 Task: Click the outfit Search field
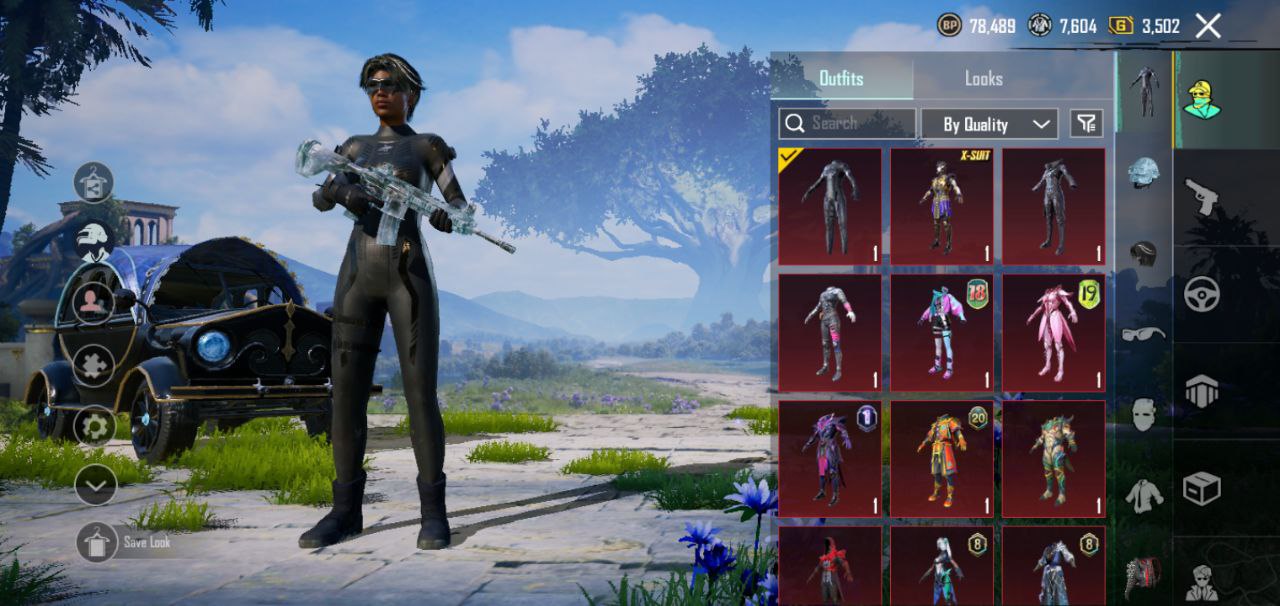[847, 123]
